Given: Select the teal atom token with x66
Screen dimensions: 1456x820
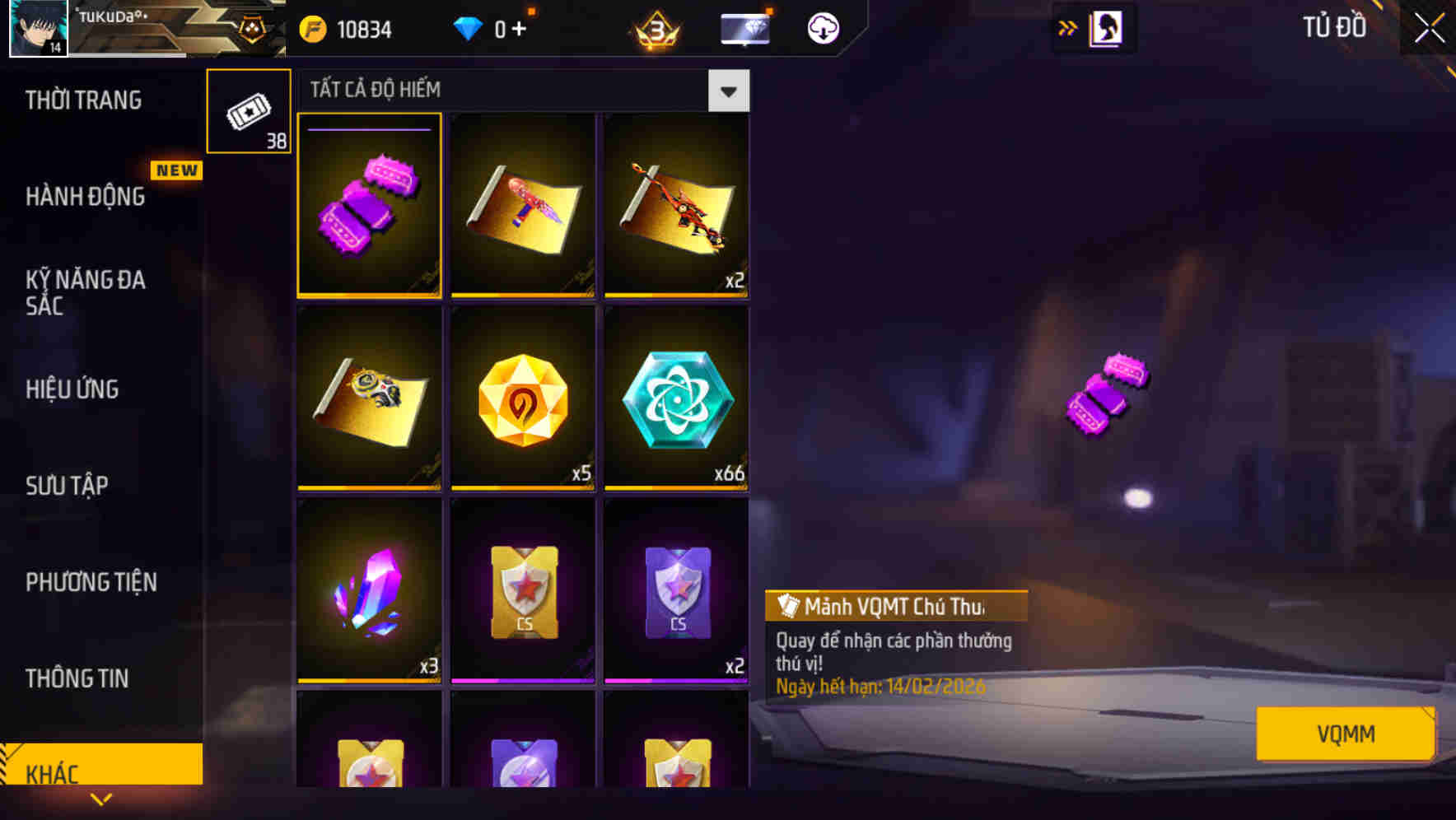Looking at the screenshot, I should point(675,401).
